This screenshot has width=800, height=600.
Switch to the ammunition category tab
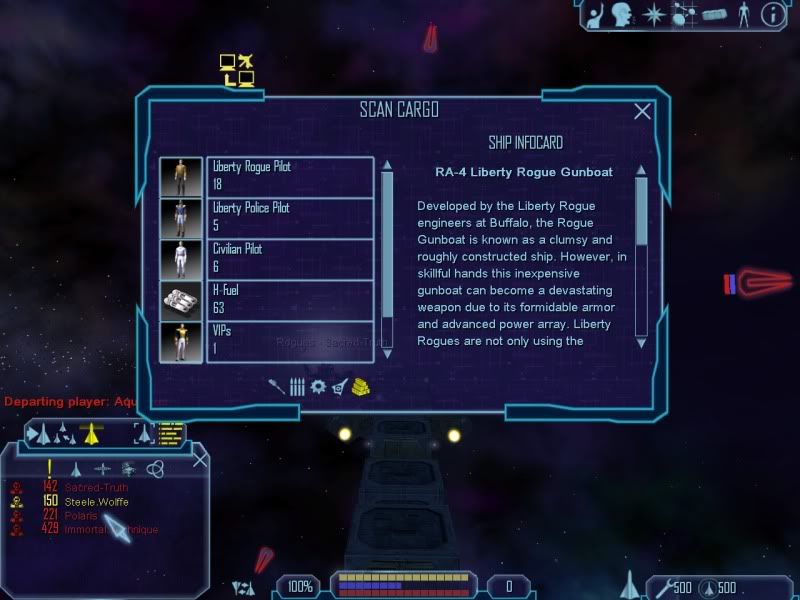(x=297, y=387)
